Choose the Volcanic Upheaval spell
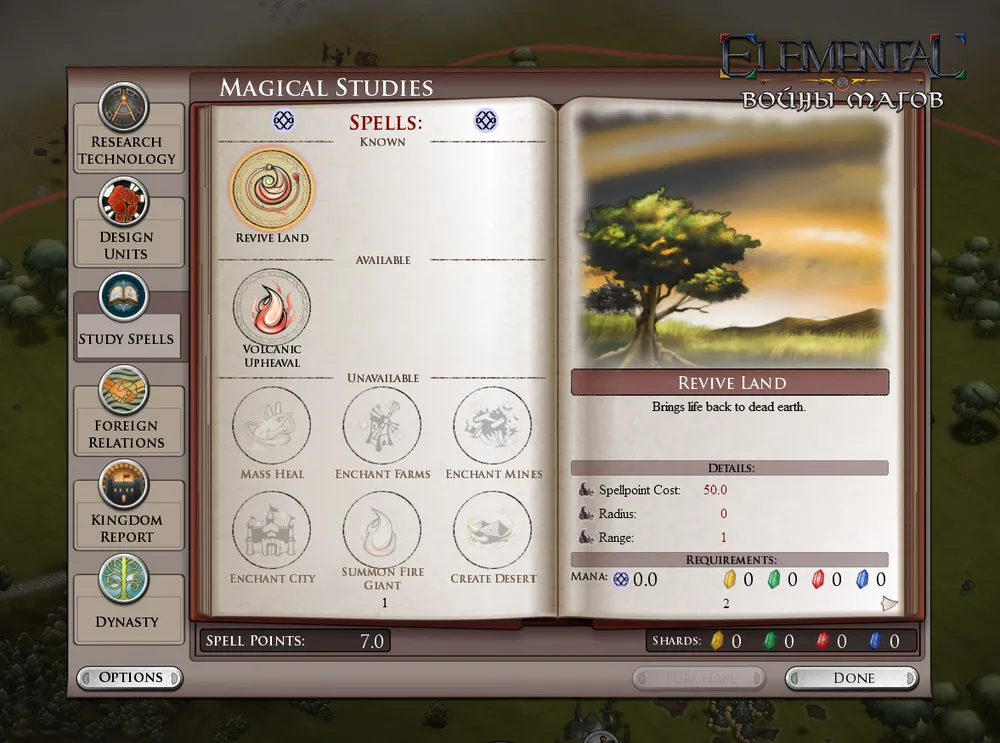Screen dimensions: 1000x743 pyautogui.click(x=272, y=307)
